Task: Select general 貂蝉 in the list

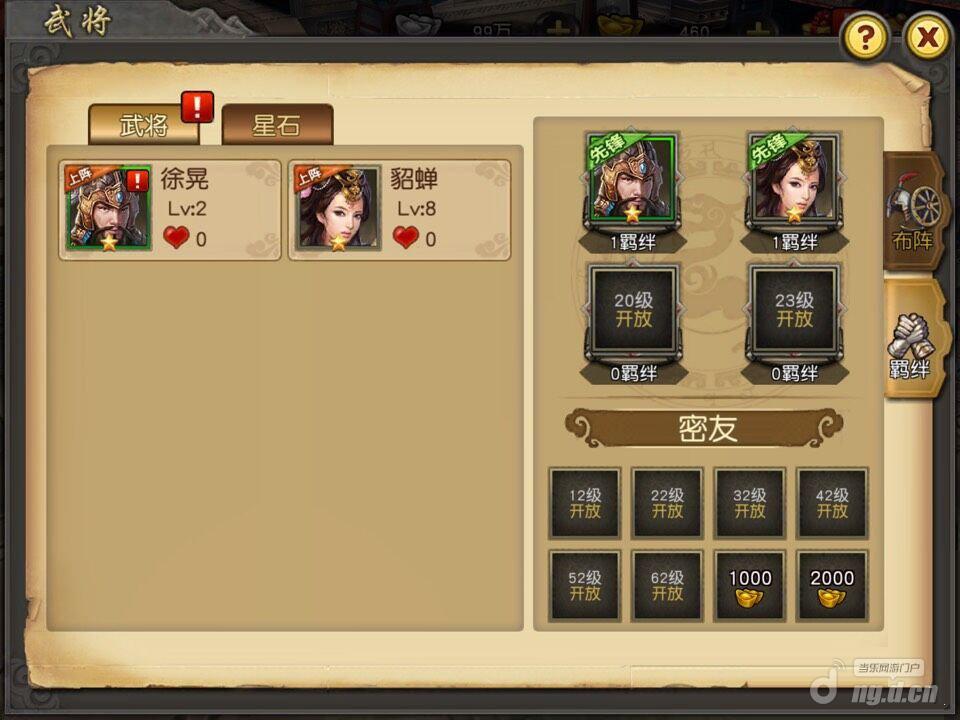Action: tap(399, 210)
